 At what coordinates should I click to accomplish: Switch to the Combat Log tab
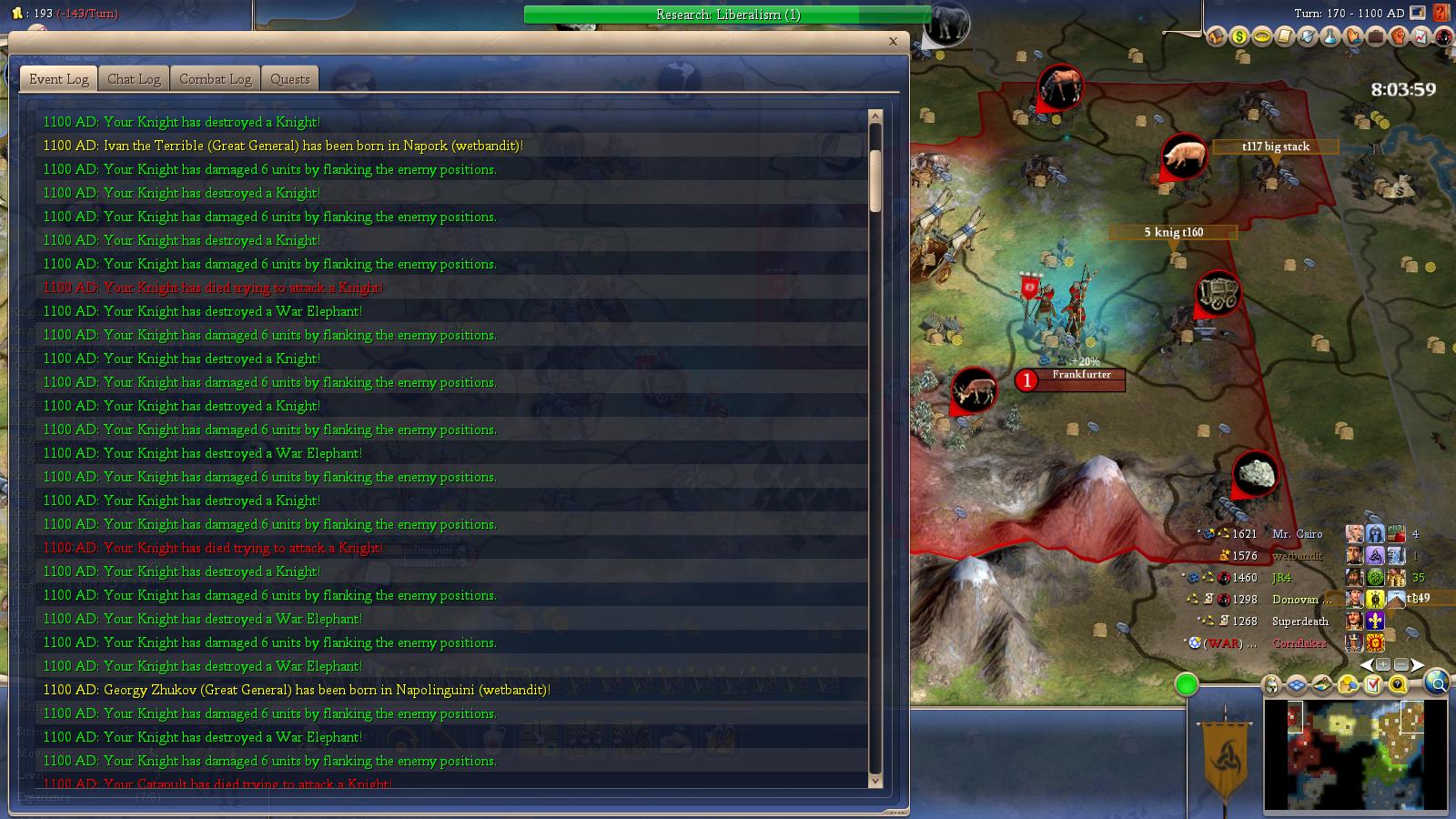[214, 79]
